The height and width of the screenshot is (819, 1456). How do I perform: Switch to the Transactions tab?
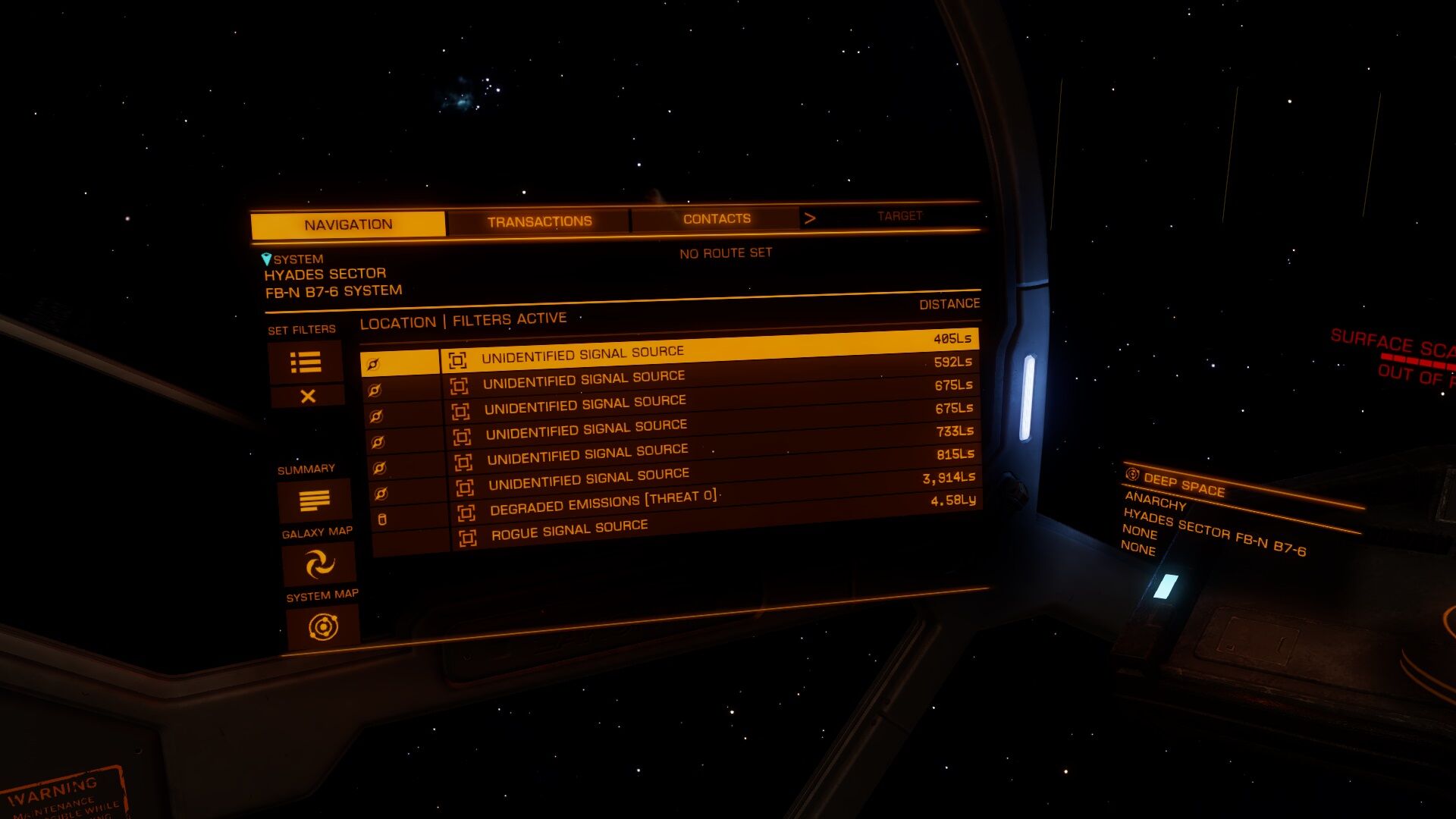(539, 221)
